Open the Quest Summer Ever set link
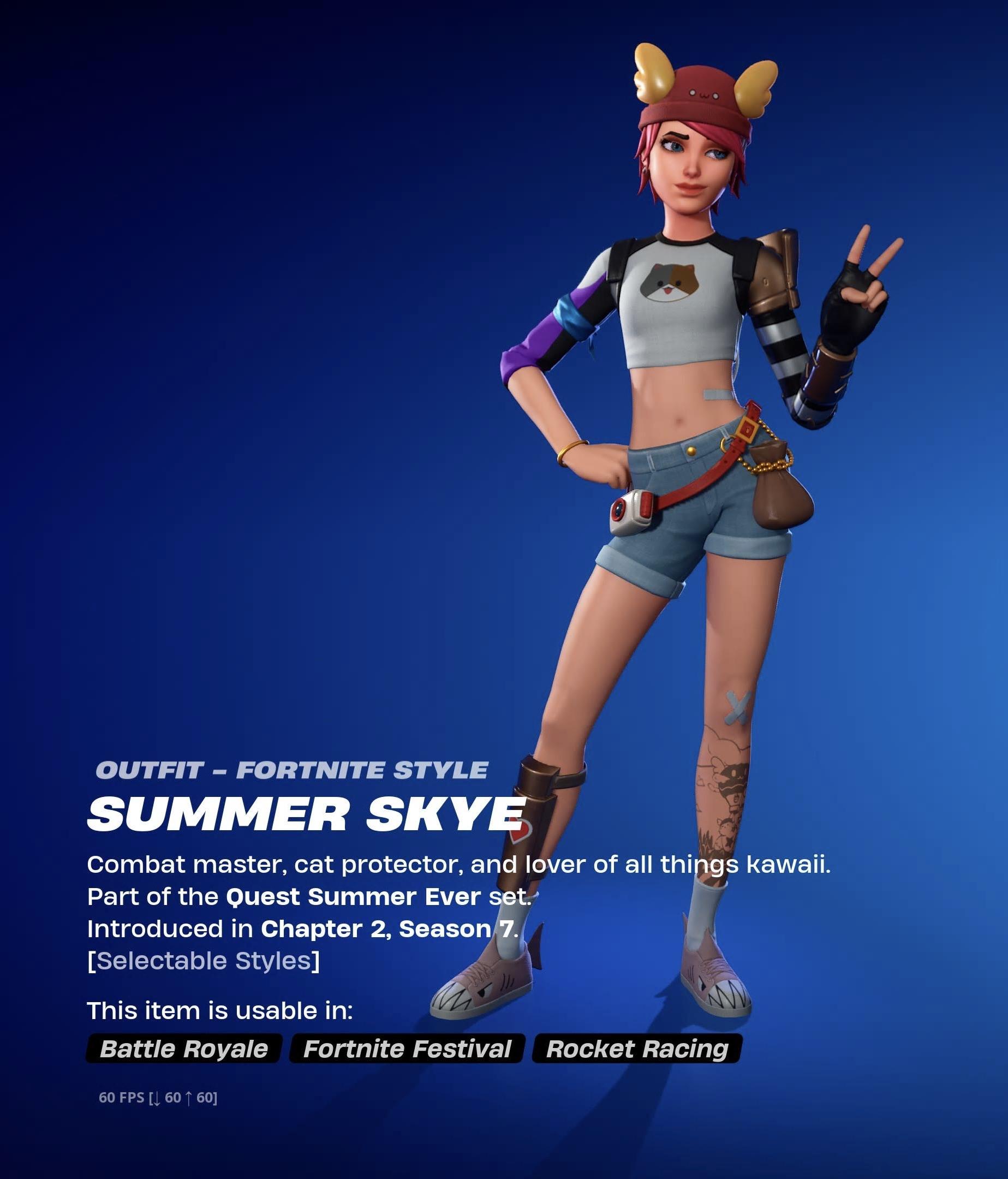 click(353, 897)
